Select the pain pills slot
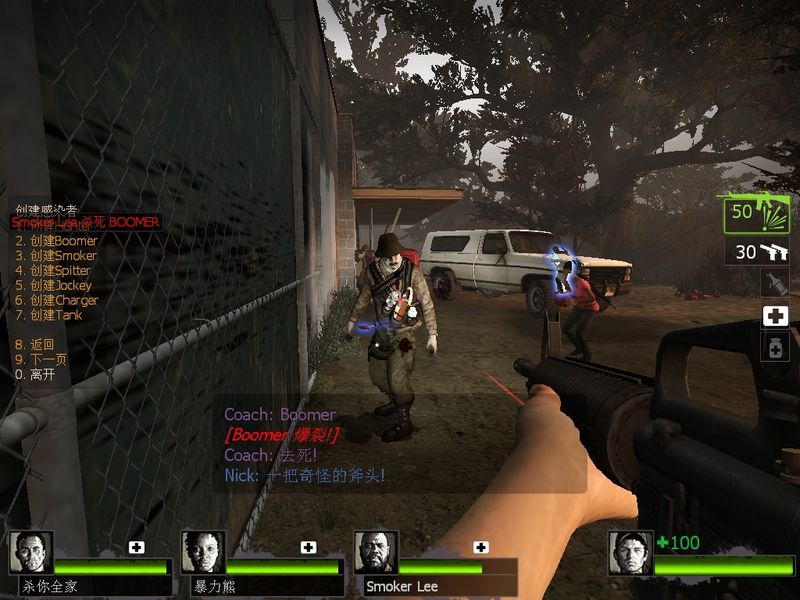This screenshot has width=800, height=600. click(776, 347)
